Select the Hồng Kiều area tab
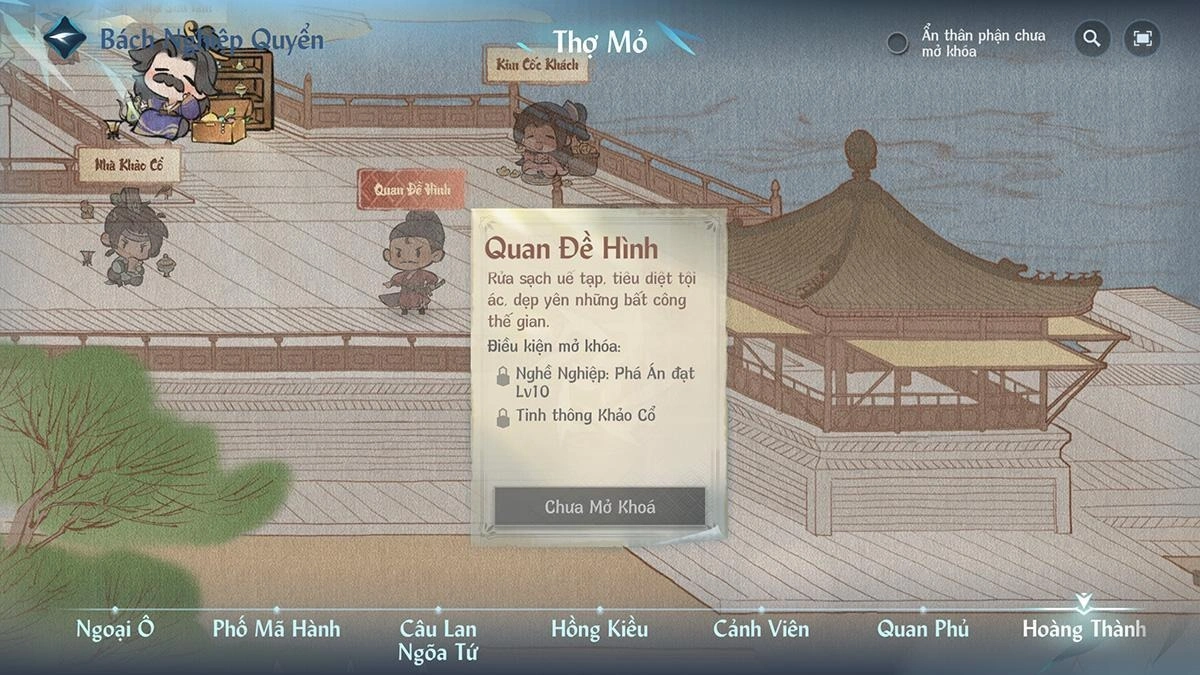Screen dimensions: 1200x675 coord(599,629)
